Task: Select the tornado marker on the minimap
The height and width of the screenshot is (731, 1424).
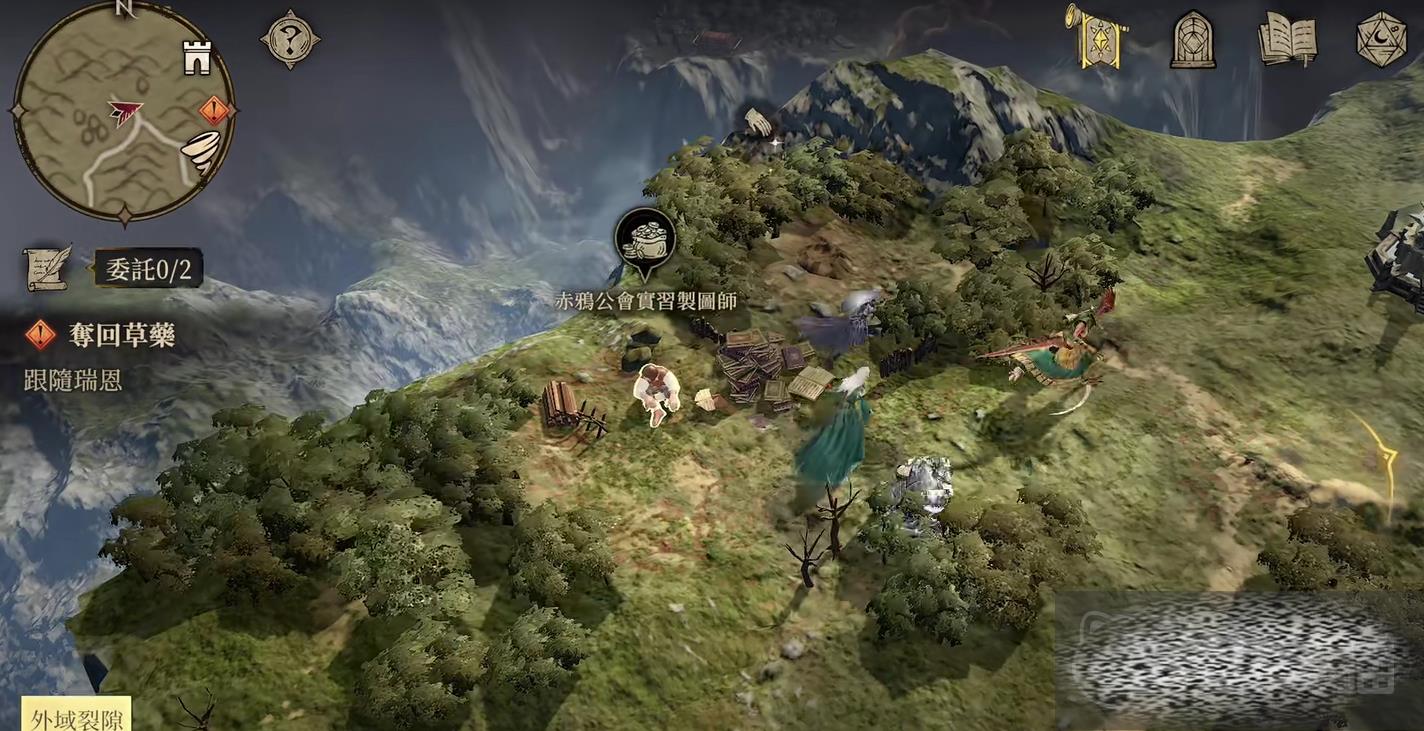Action: coord(200,153)
